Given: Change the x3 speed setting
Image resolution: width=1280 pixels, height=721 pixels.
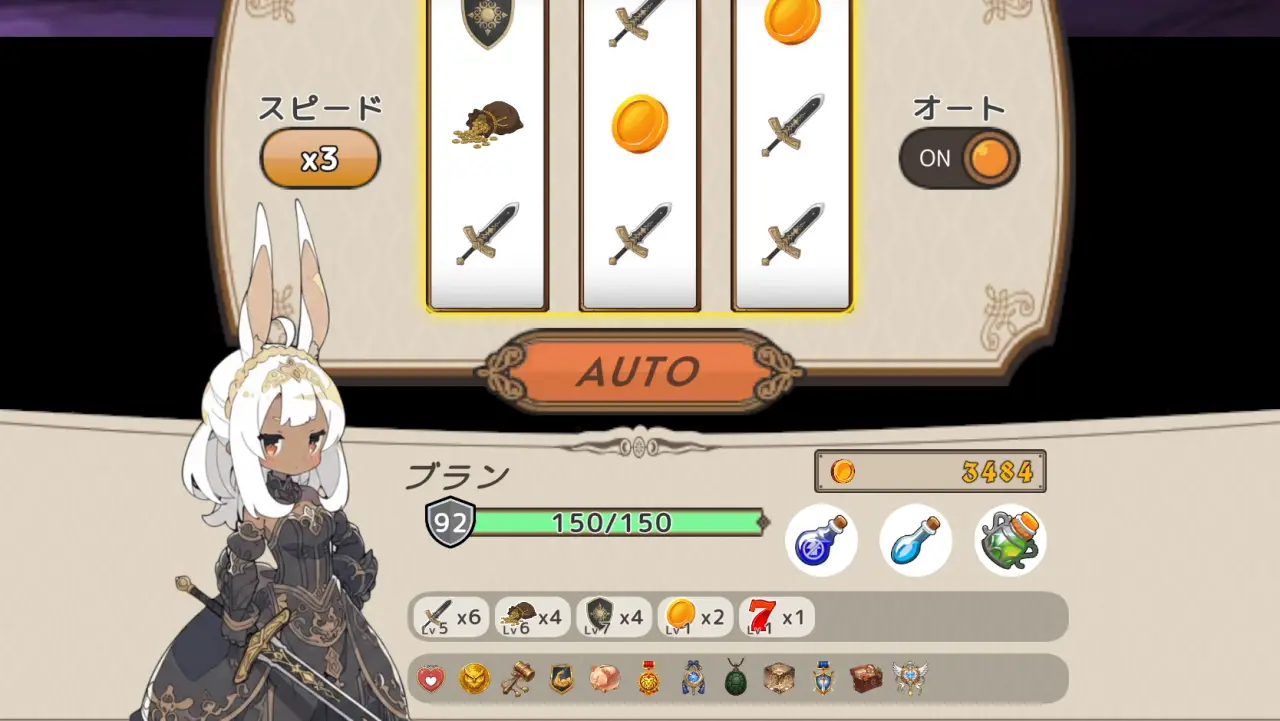Looking at the screenshot, I should click(320, 158).
